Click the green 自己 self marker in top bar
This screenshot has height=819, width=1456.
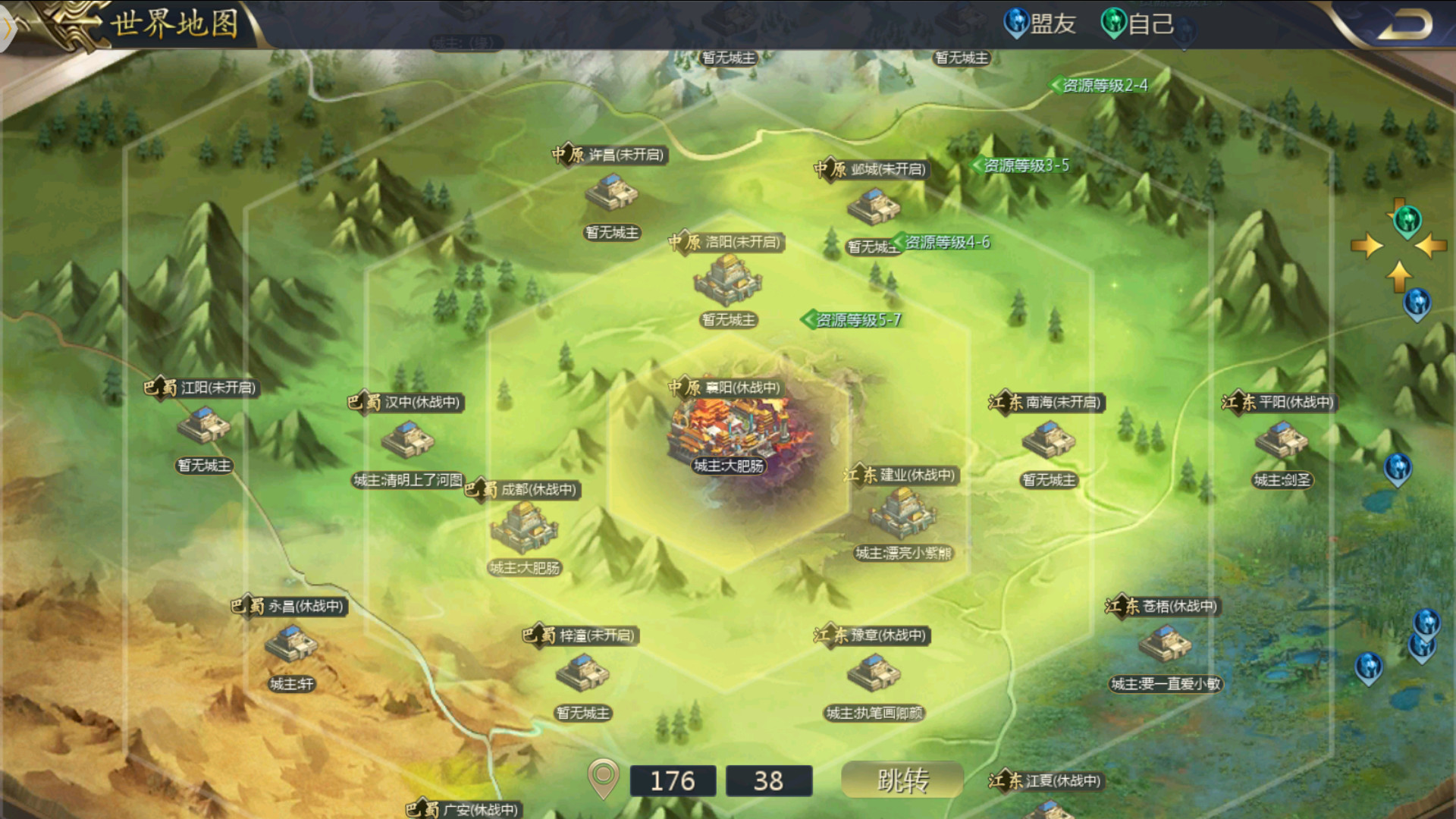coord(1113,23)
